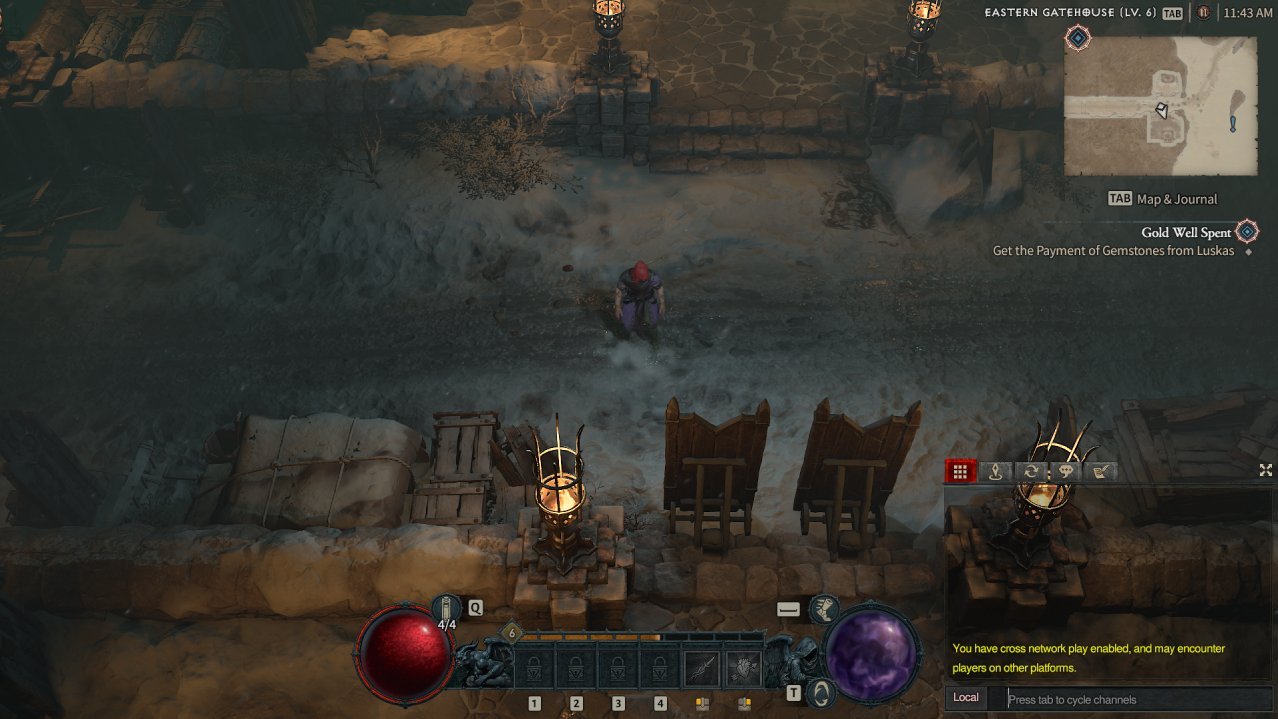Viewport: 1278px width, 719px height.
Task: Open the minimap
Action: 1160,106
